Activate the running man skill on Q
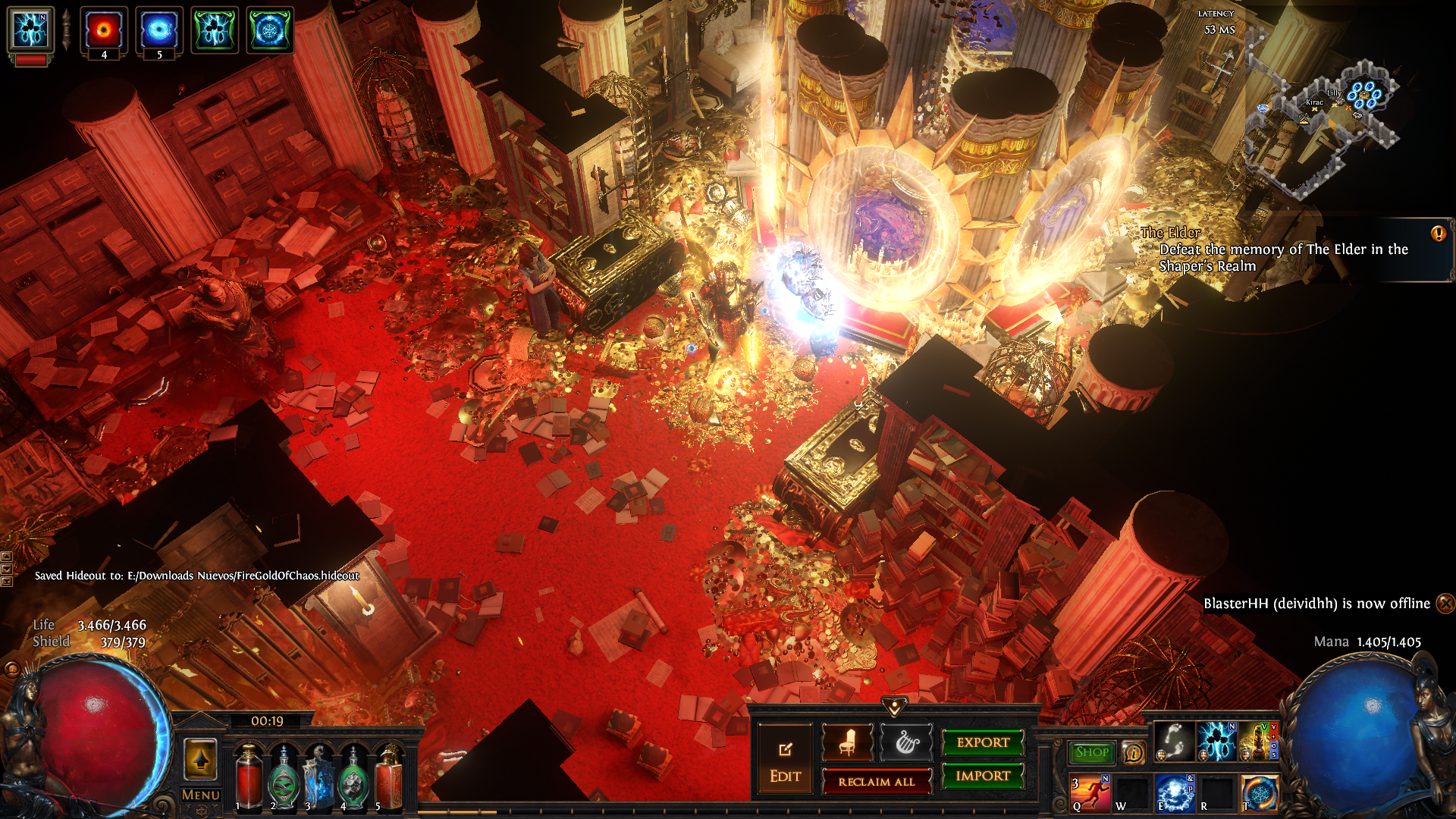The width and height of the screenshot is (1456, 819). (1090, 793)
